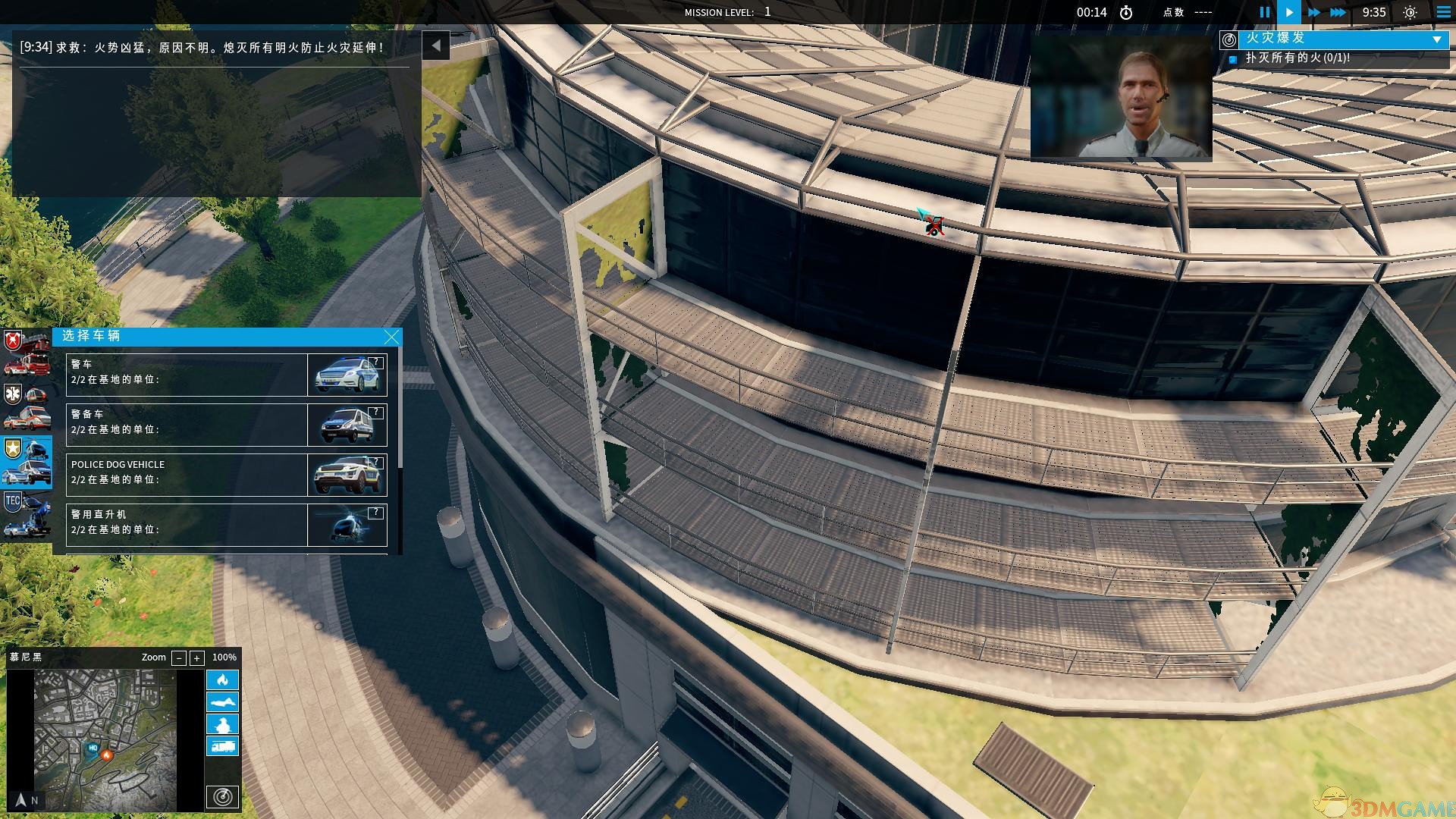
Task: Click the fire incident marker on minimap
Action: (x=107, y=755)
